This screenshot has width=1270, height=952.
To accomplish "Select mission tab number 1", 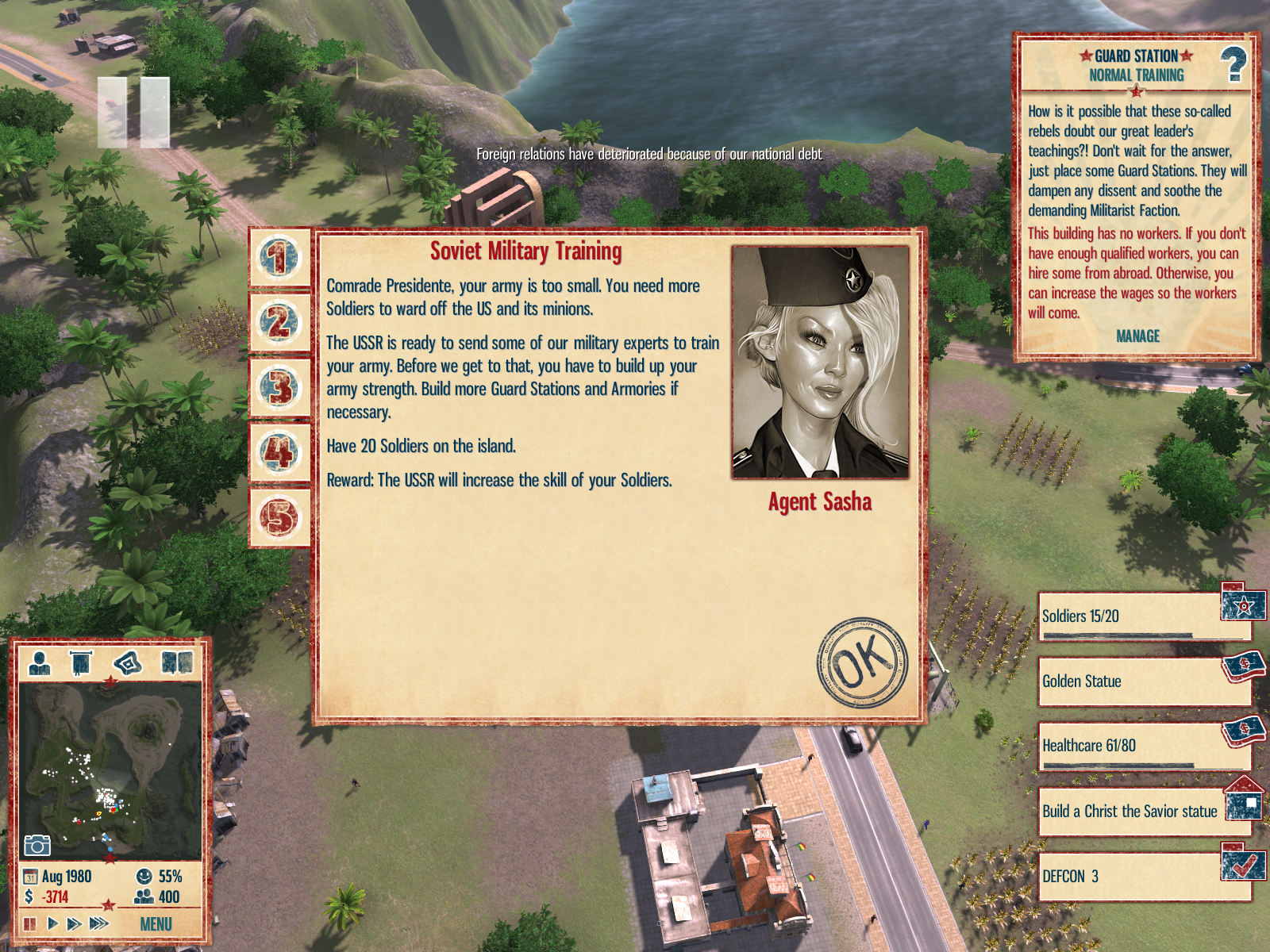I will (279, 258).
